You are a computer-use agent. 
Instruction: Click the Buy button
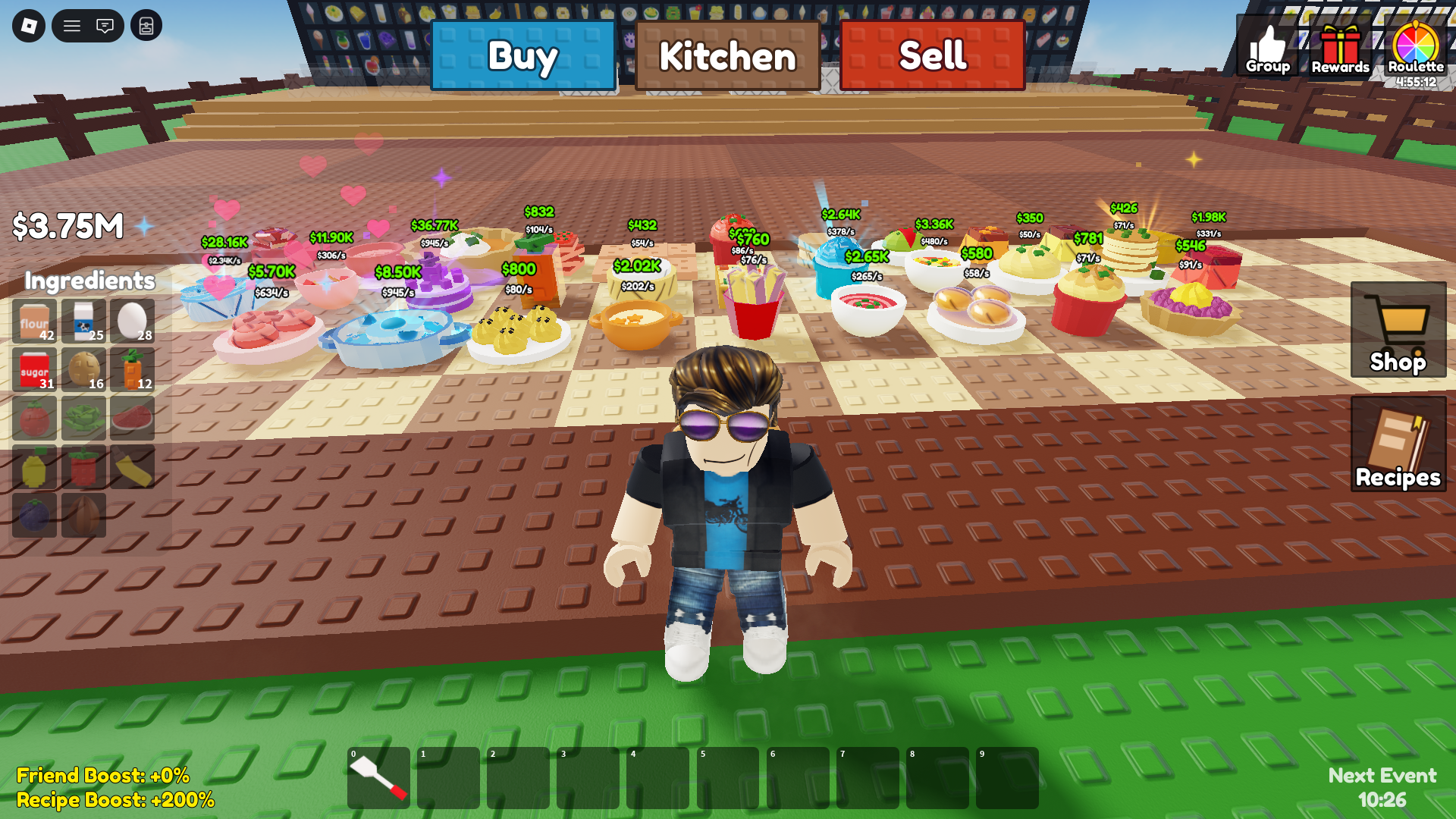(522, 55)
